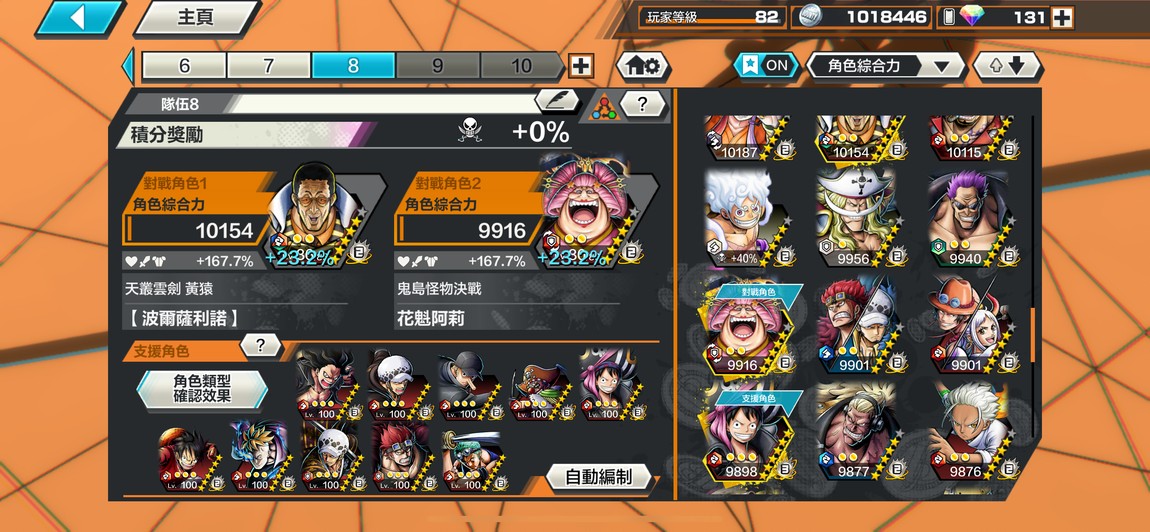This screenshot has height=532, width=1150.
Task: Click the 角色類型確認效果 button
Action: [202, 389]
